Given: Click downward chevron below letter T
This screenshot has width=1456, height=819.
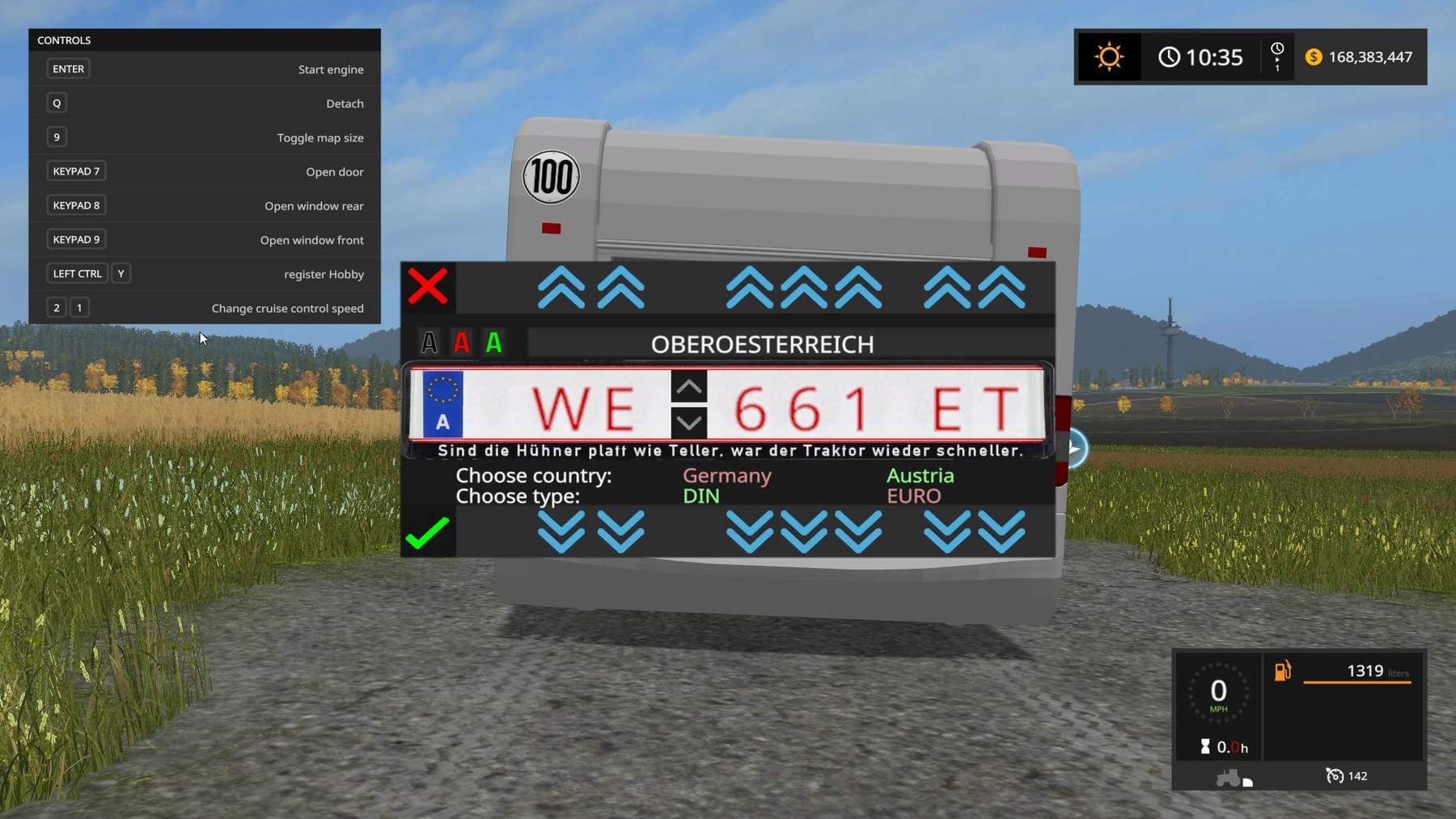Looking at the screenshot, I should [x=1003, y=532].
